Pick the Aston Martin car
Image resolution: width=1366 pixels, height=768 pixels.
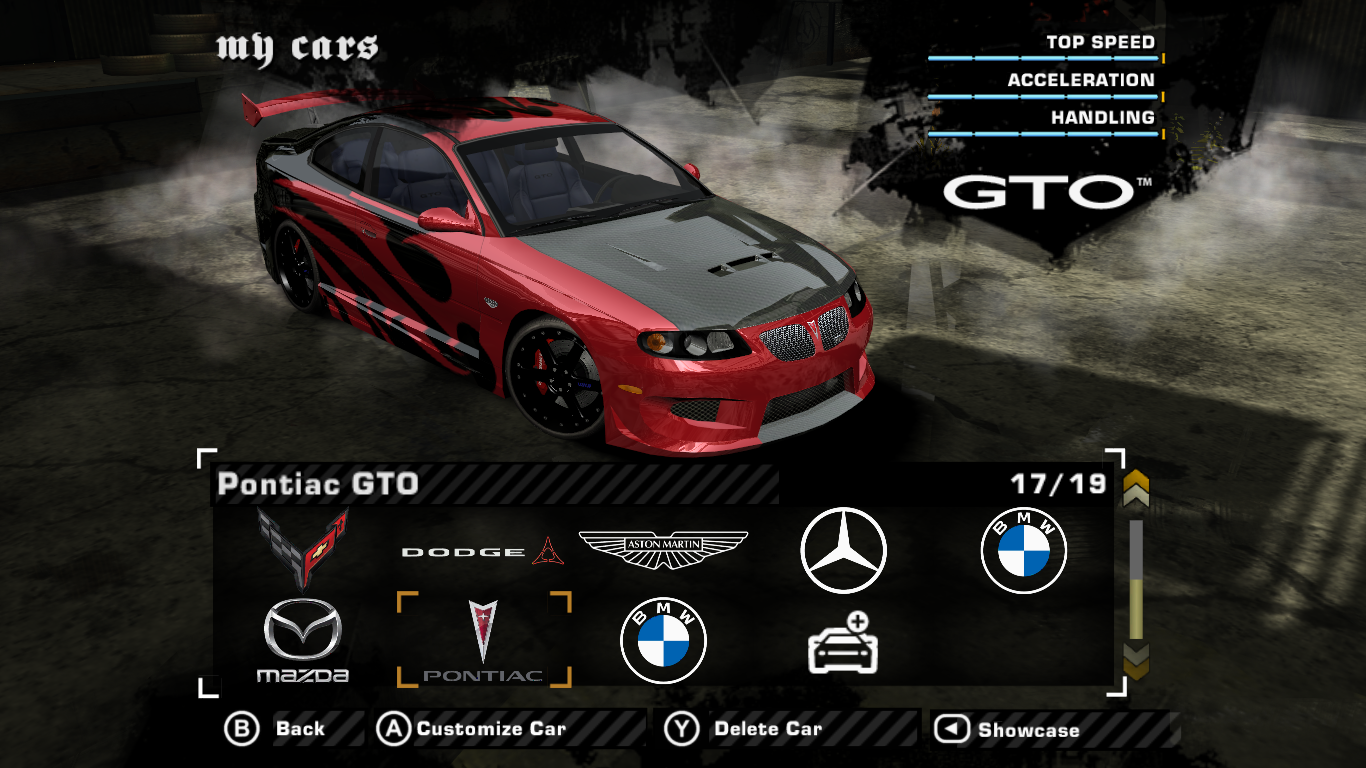[x=663, y=549]
